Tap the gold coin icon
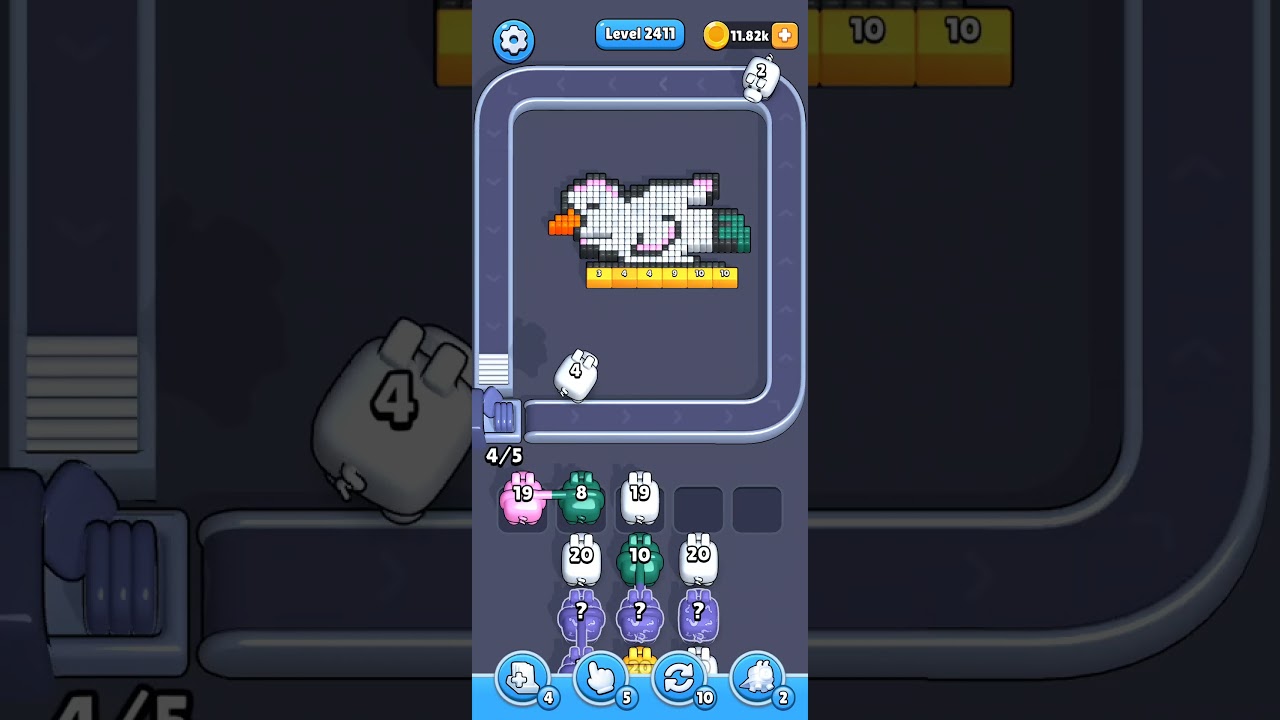This screenshot has height=720, width=1280. 716,34
